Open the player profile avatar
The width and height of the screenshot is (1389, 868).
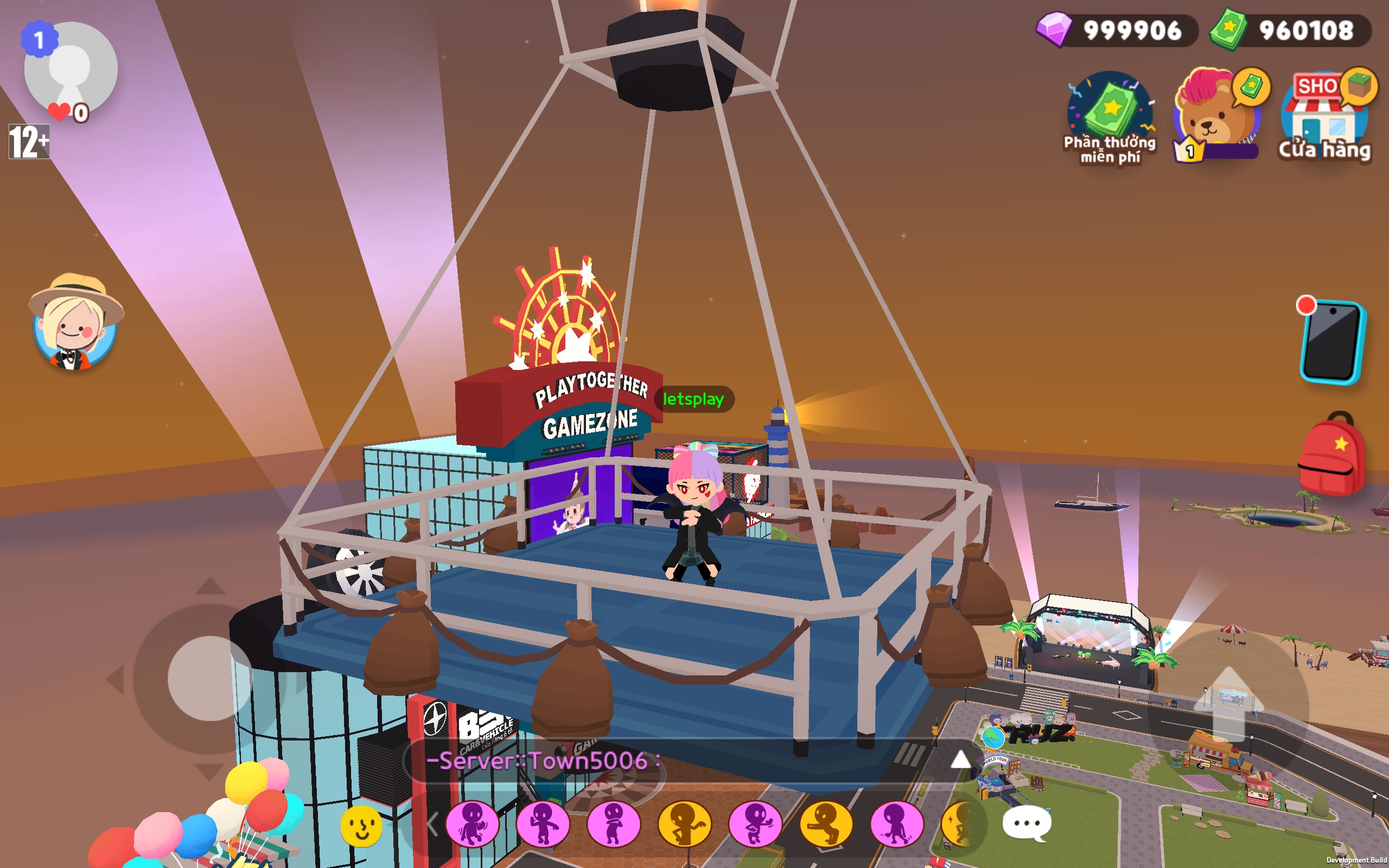[71, 69]
